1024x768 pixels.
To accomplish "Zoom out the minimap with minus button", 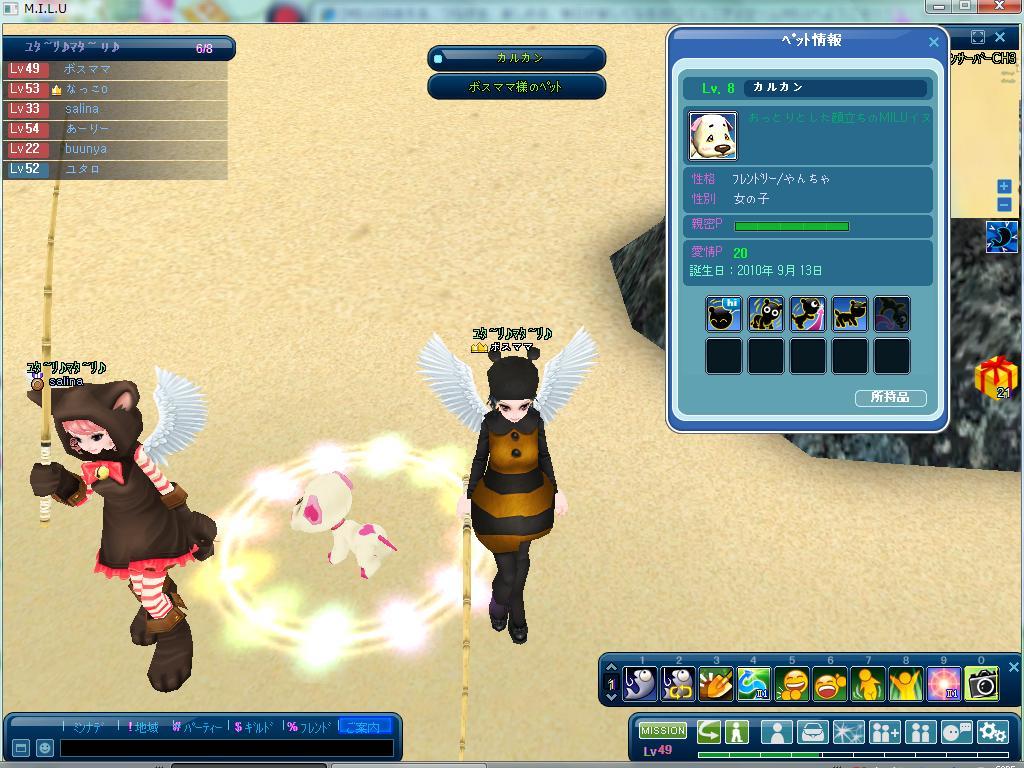I will coord(1004,205).
